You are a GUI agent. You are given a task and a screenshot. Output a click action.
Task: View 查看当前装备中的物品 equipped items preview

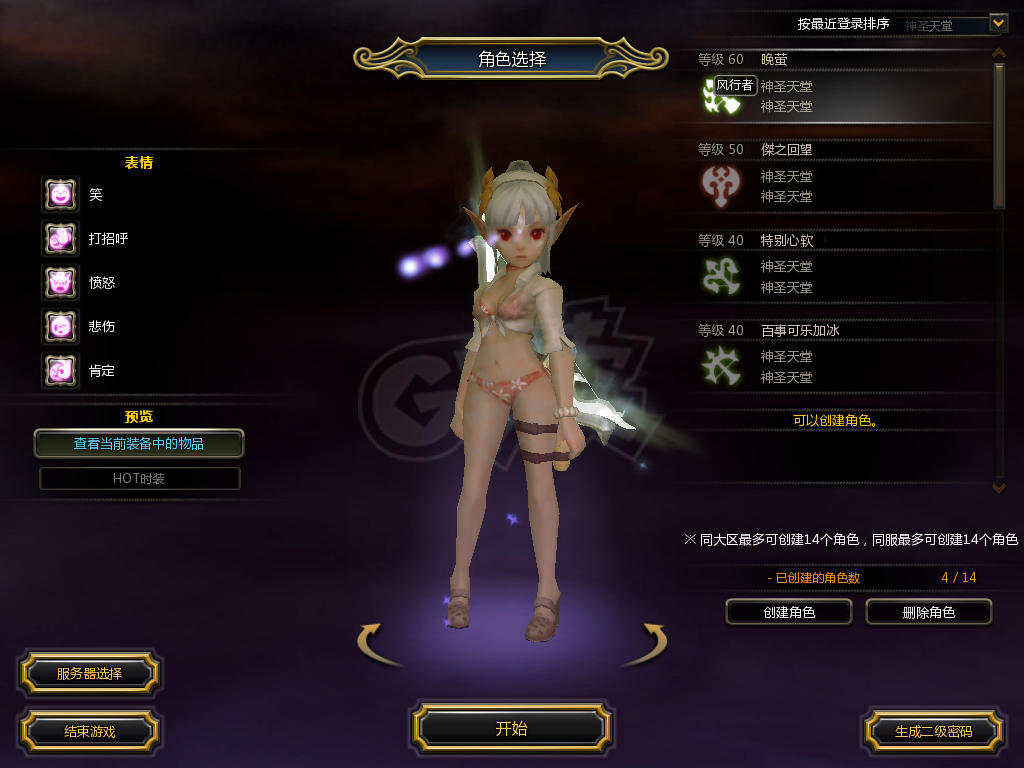(x=139, y=443)
